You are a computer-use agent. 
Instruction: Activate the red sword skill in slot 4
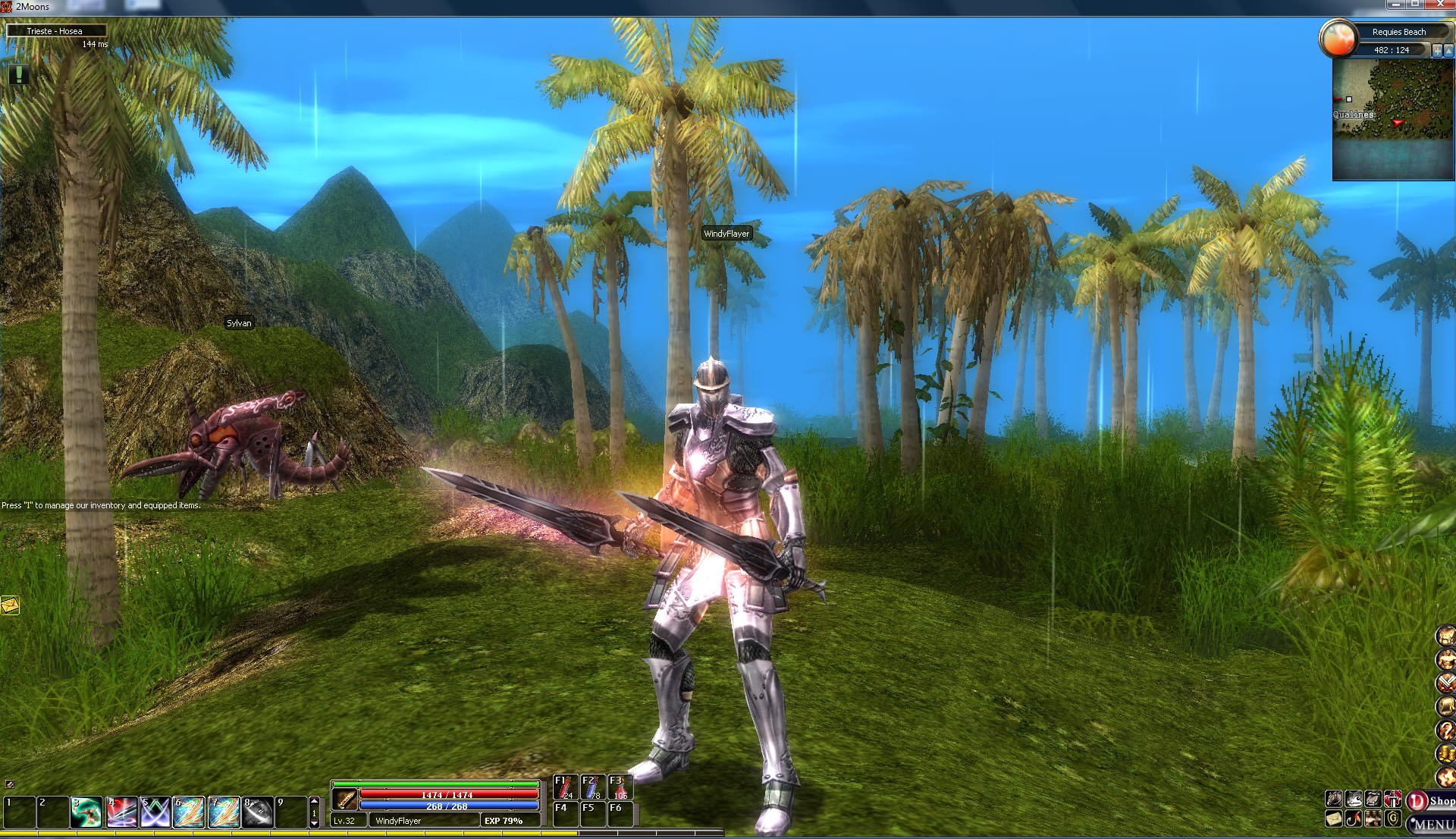(121, 812)
